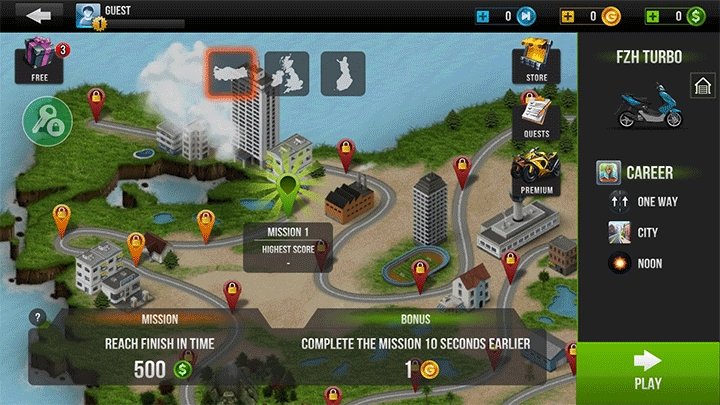
Task: Open the garage house icon
Action: pos(701,88)
